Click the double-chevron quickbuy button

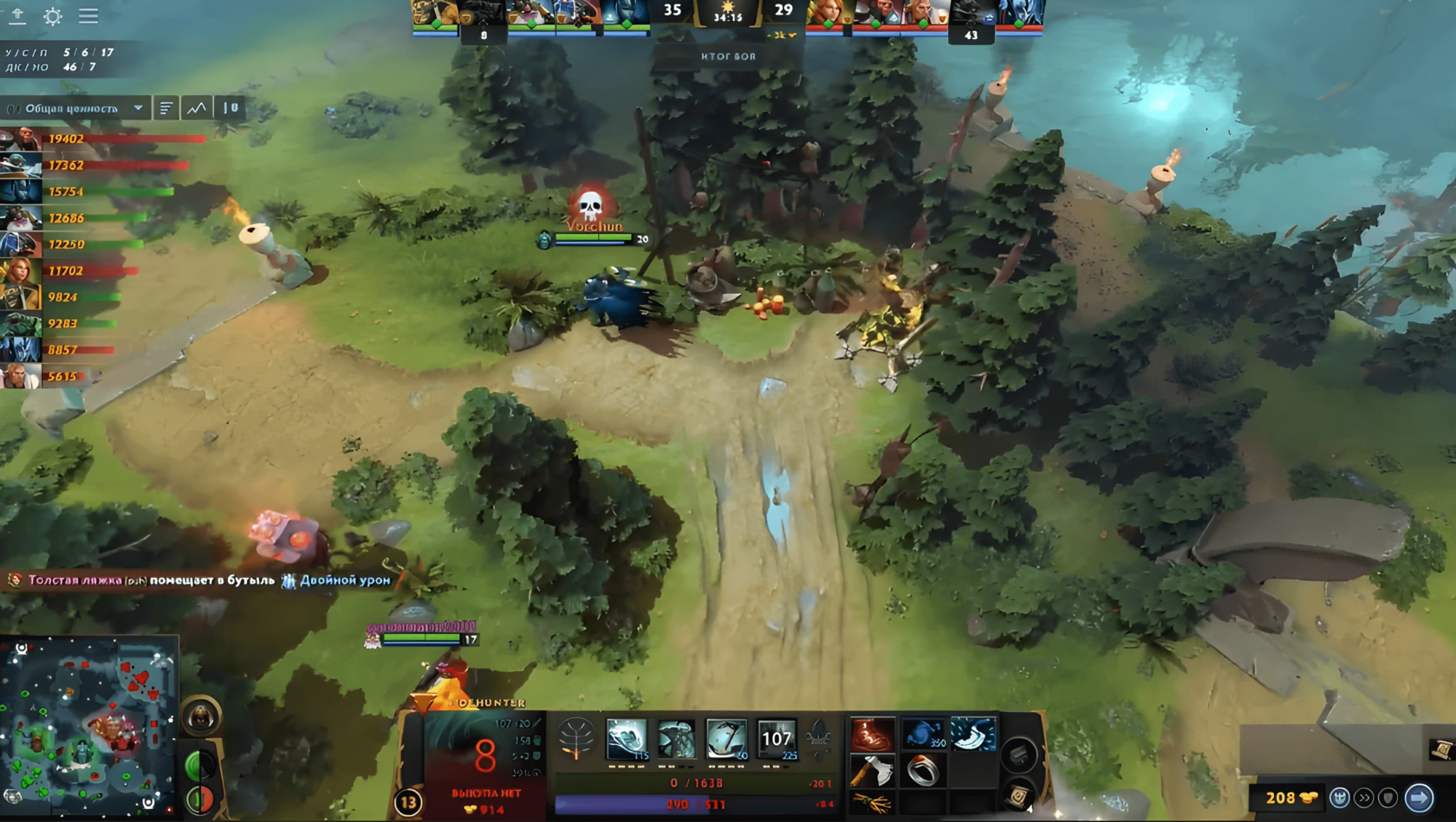click(1364, 797)
